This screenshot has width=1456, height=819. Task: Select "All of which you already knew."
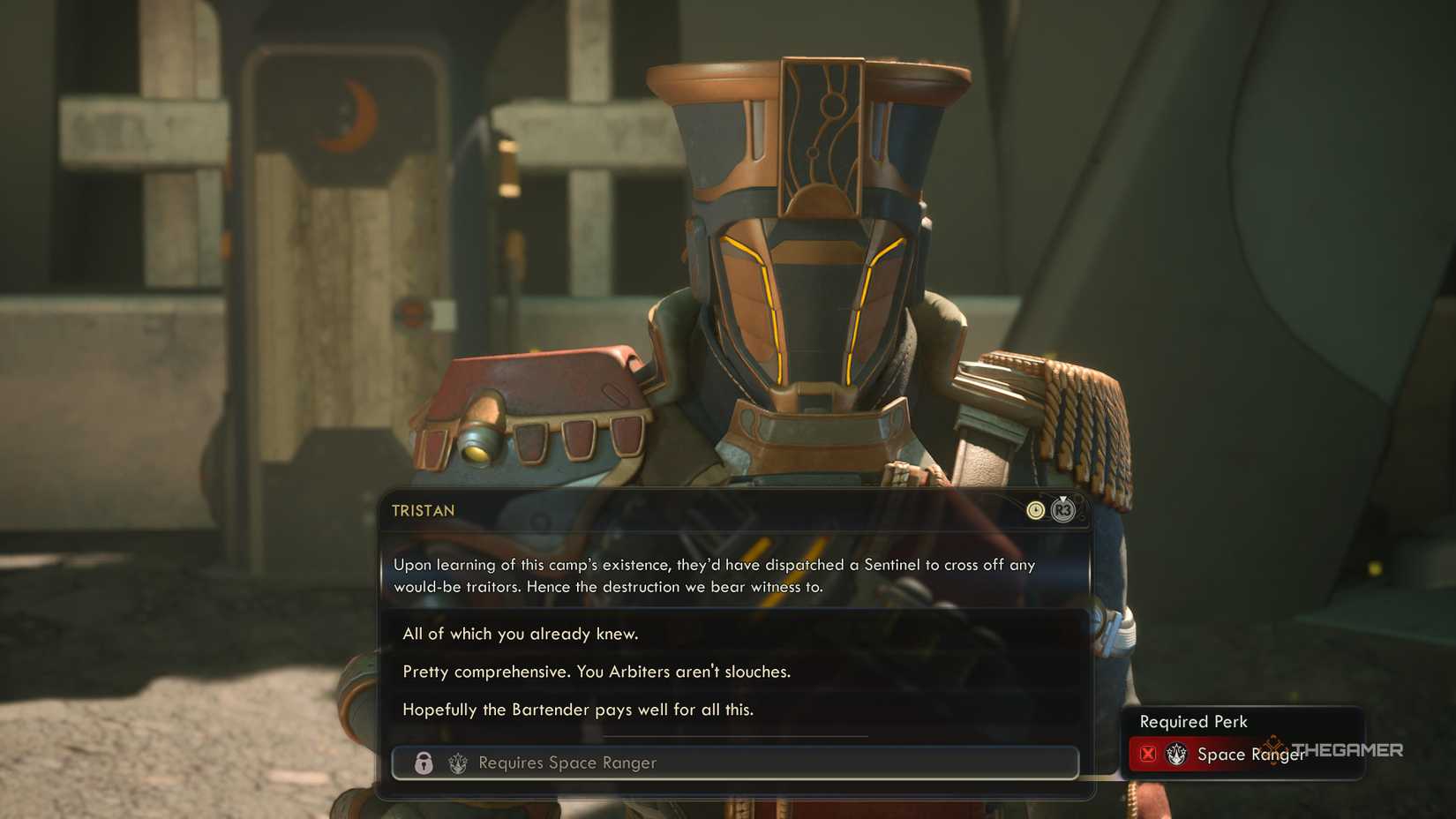(x=521, y=634)
